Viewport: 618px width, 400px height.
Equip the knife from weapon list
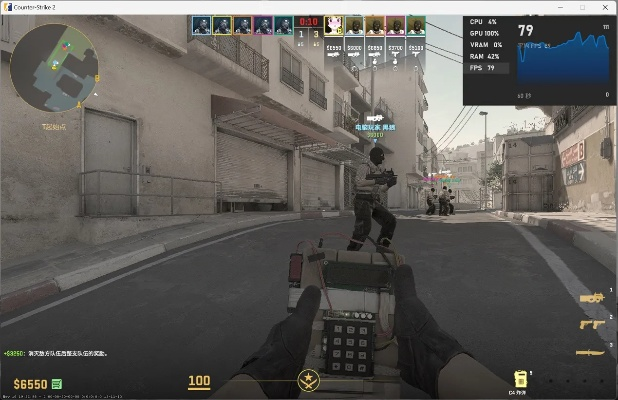click(592, 351)
